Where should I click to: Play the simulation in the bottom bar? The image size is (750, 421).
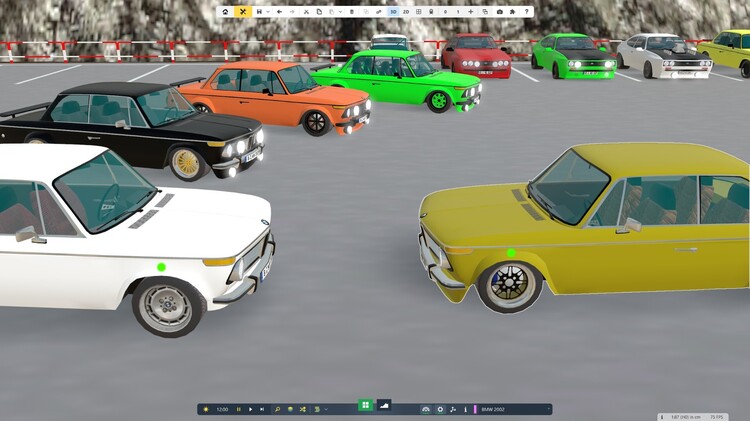250,409
